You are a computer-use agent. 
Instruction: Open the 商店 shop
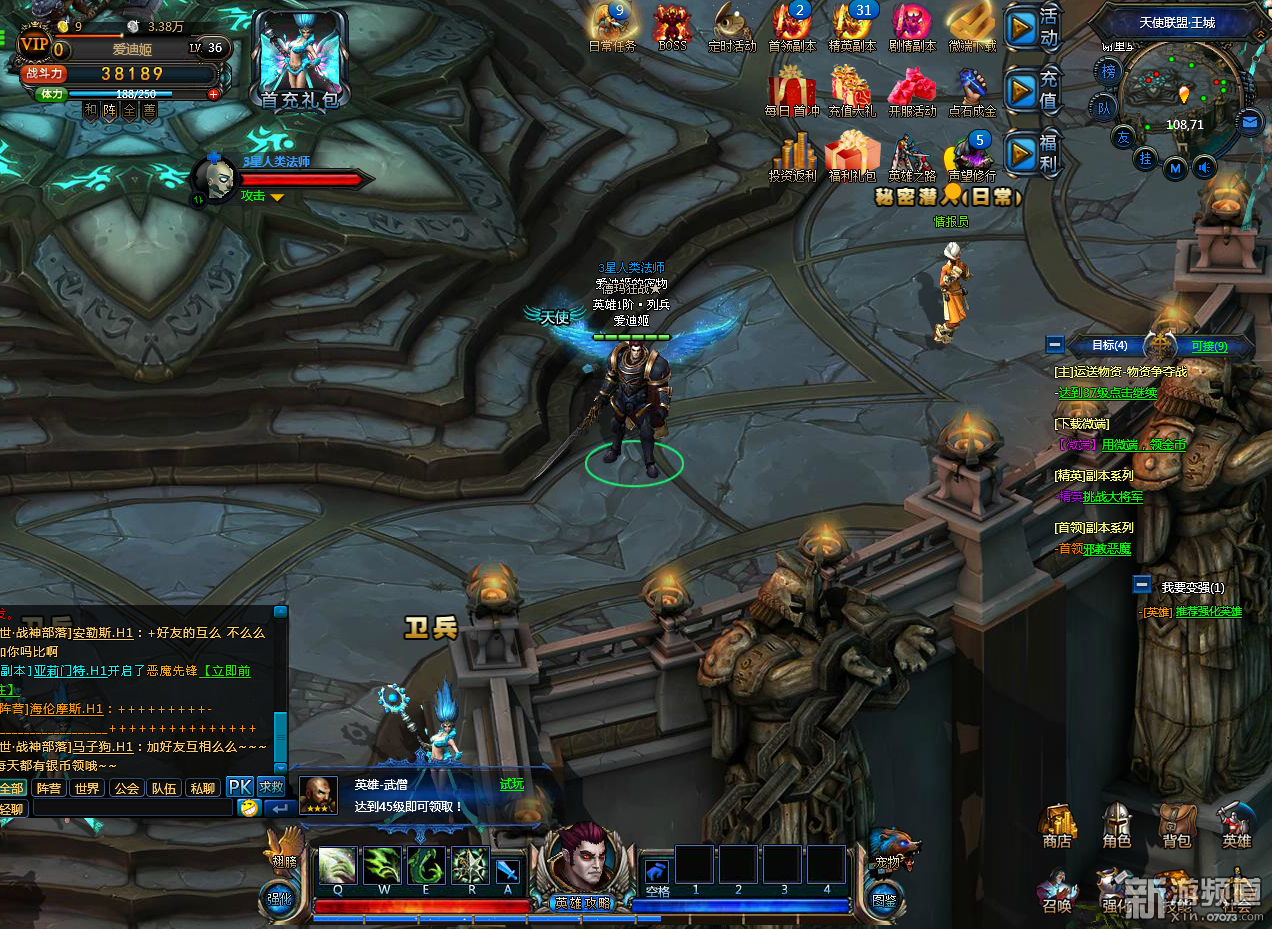(1057, 825)
